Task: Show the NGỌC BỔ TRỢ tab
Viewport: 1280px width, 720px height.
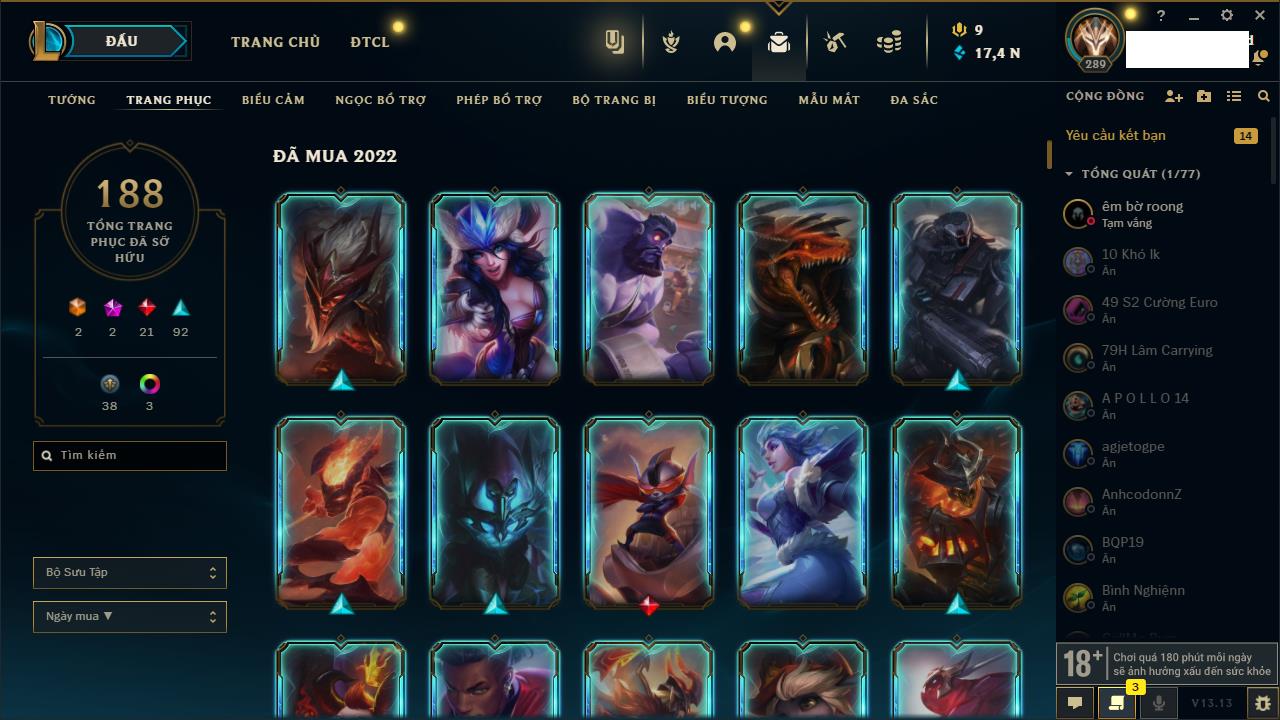Action: (x=380, y=100)
